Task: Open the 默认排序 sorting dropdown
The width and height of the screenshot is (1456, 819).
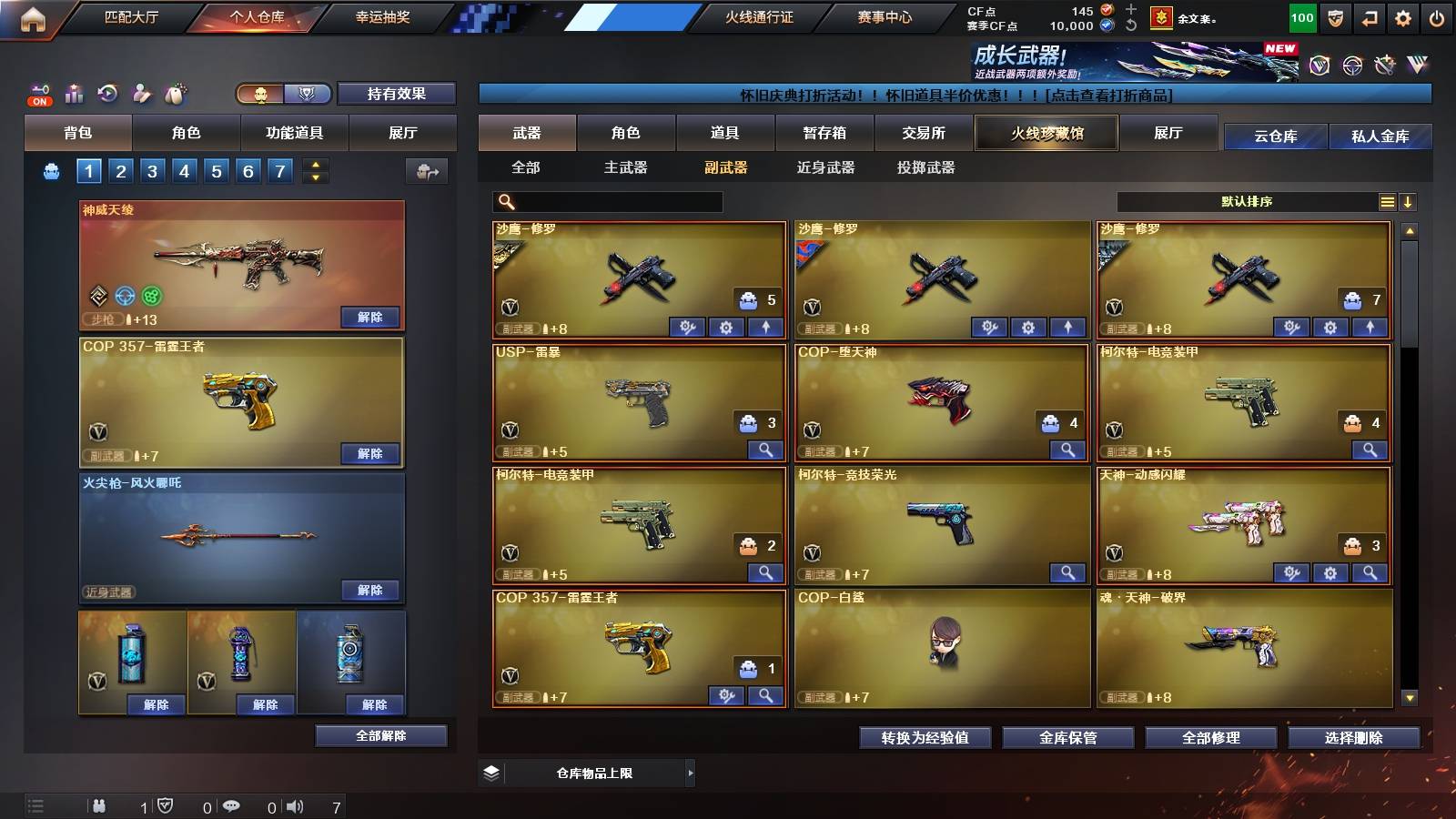Action: [x=1247, y=202]
